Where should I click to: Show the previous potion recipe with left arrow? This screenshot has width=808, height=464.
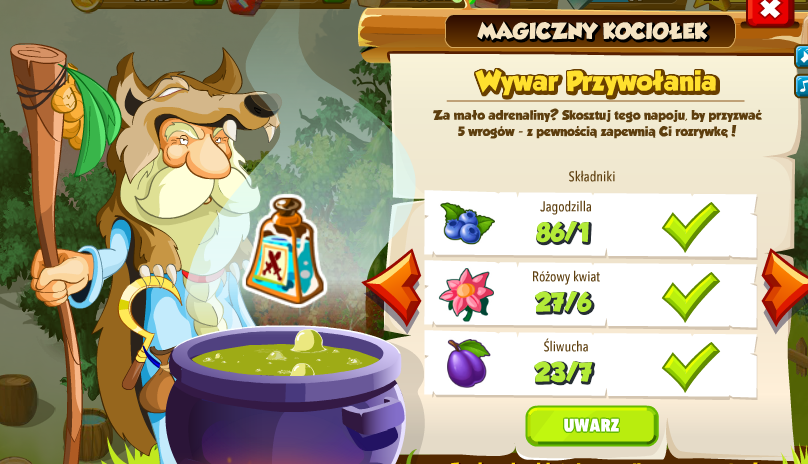click(393, 288)
